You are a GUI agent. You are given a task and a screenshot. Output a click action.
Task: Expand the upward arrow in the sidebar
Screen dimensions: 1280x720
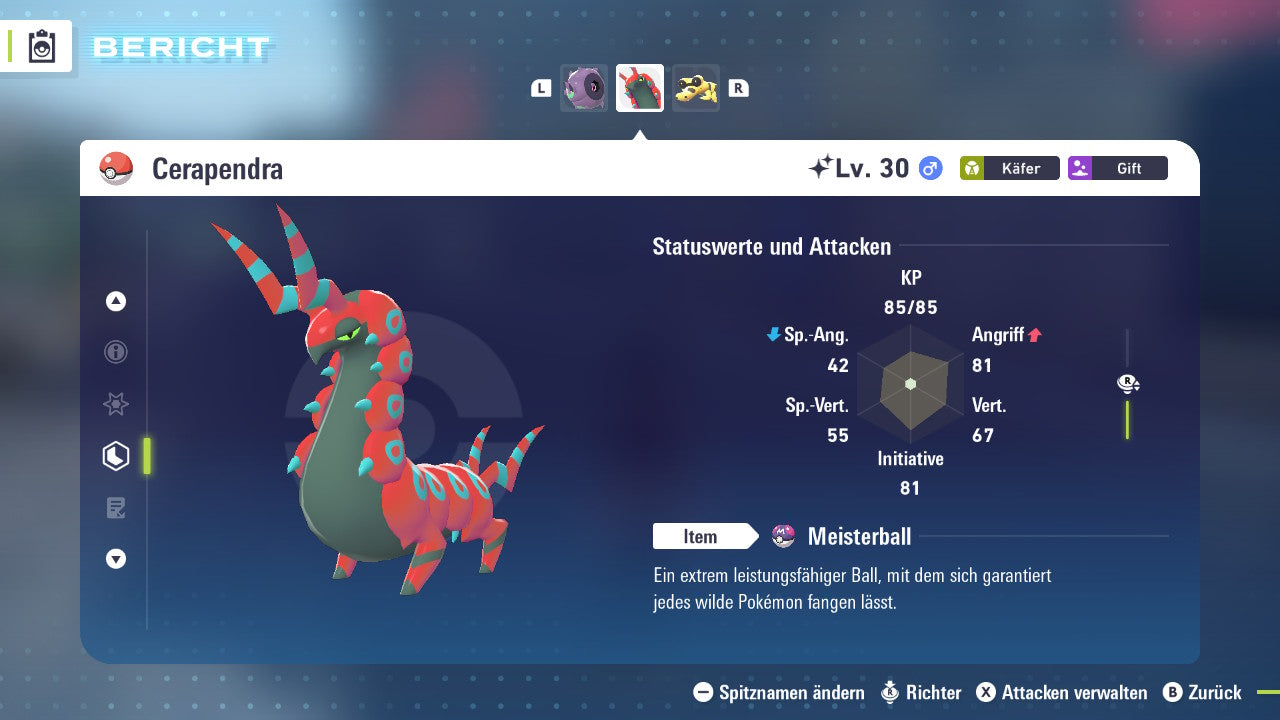click(x=116, y=300)
